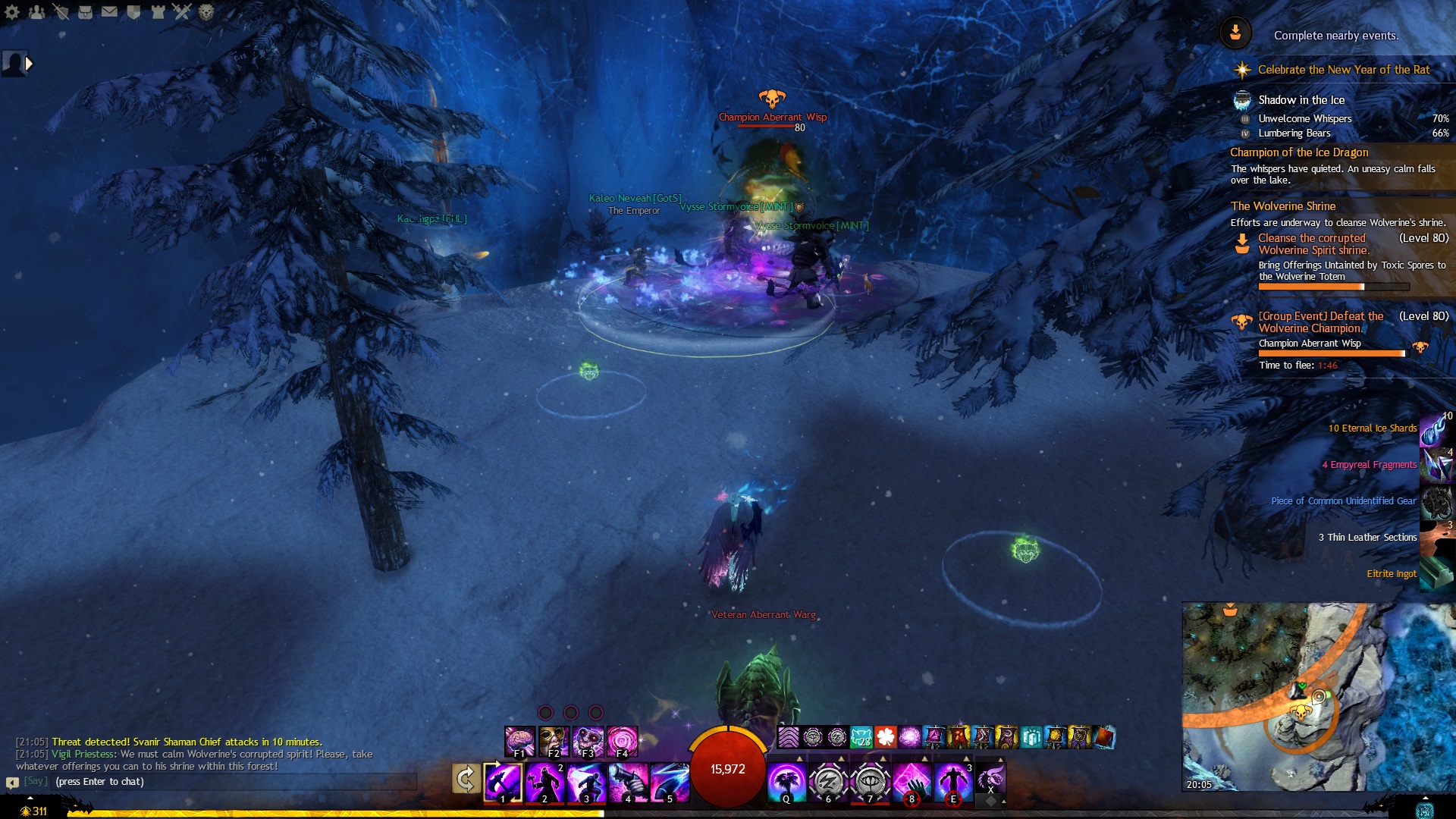1456x819 pixels.
Task: Open the game menu gear icon
Action: (x=12, y=11)
